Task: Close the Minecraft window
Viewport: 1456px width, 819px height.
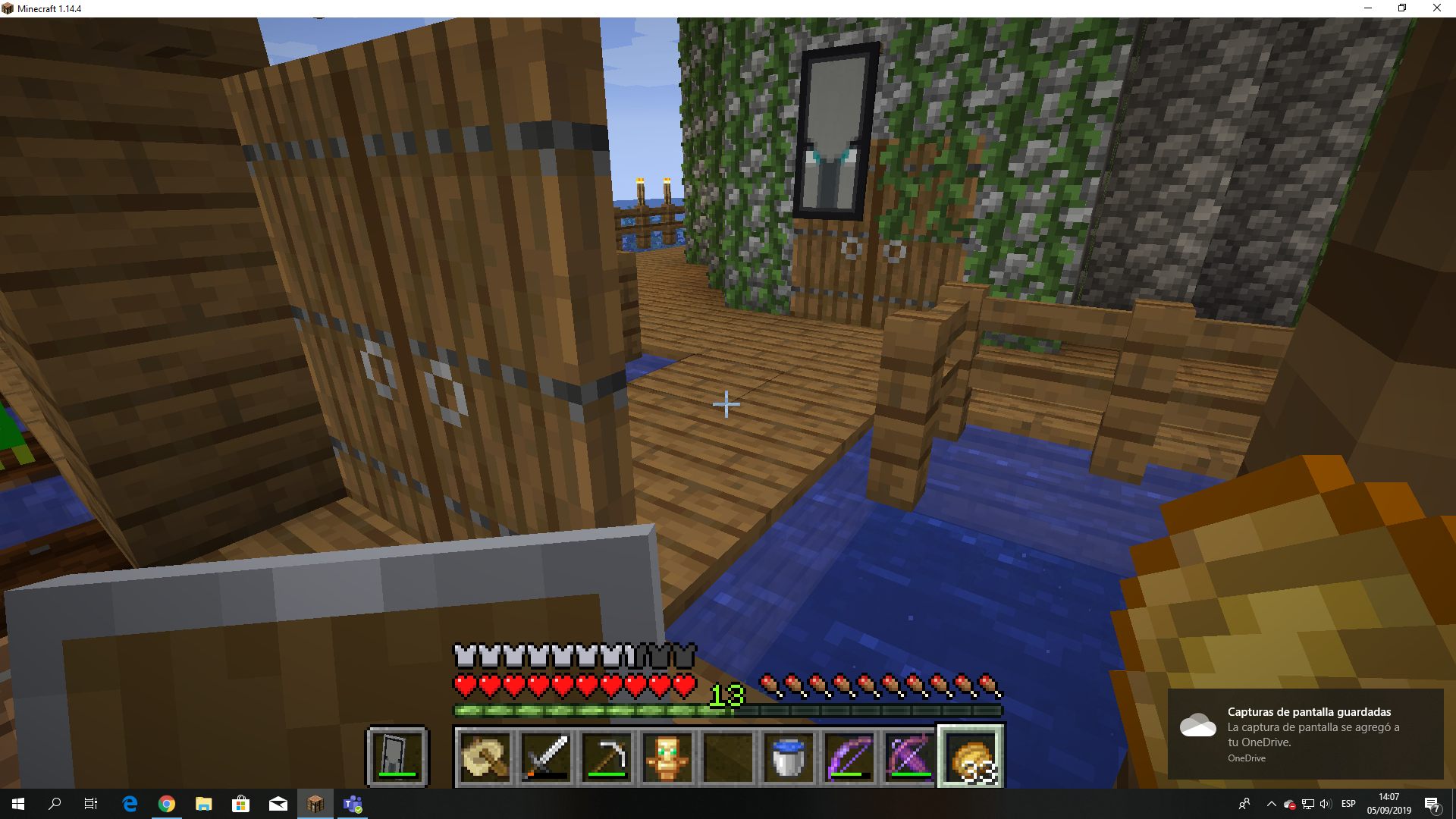Action: (1436, 8)
